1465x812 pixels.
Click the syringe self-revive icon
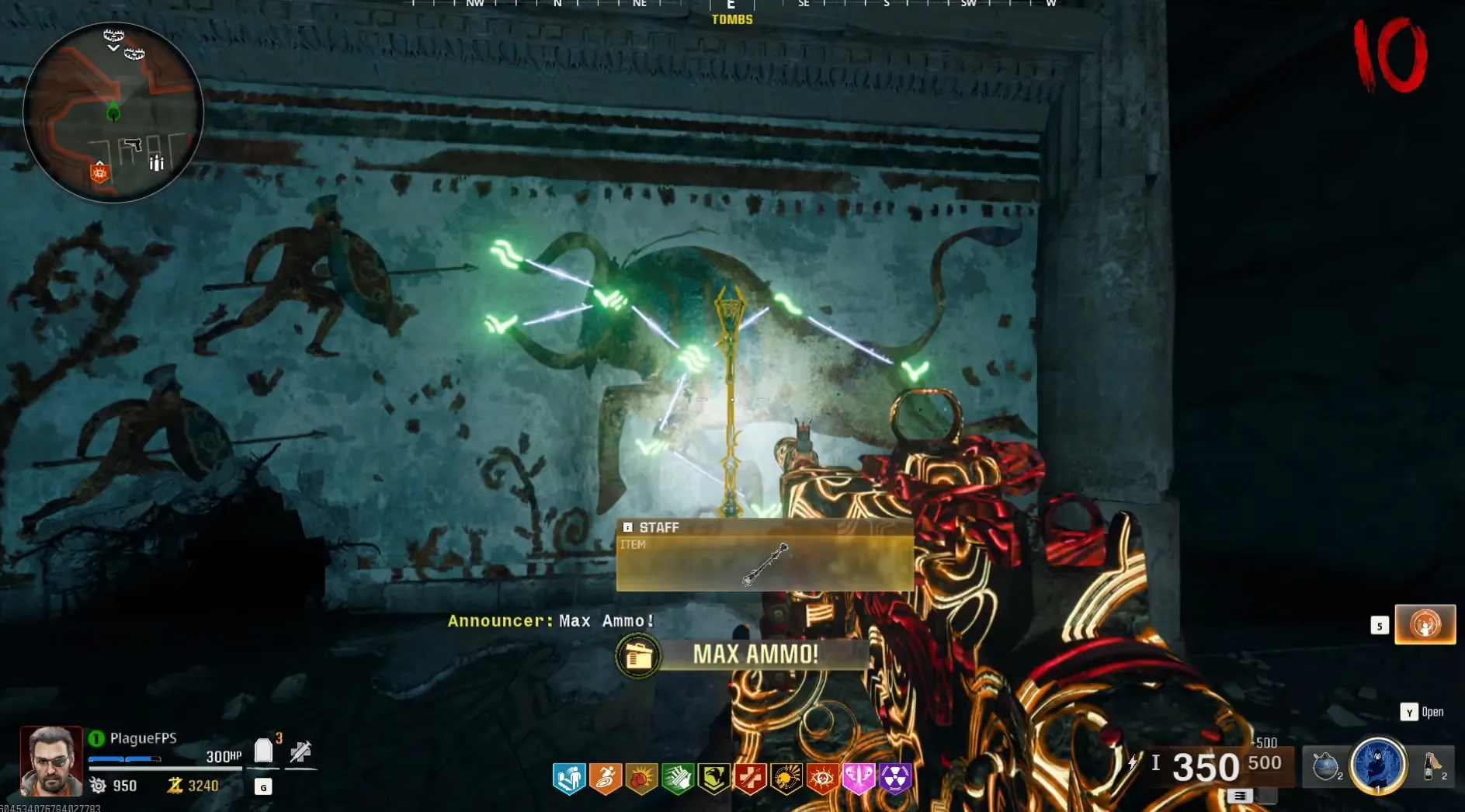(300, 751)
